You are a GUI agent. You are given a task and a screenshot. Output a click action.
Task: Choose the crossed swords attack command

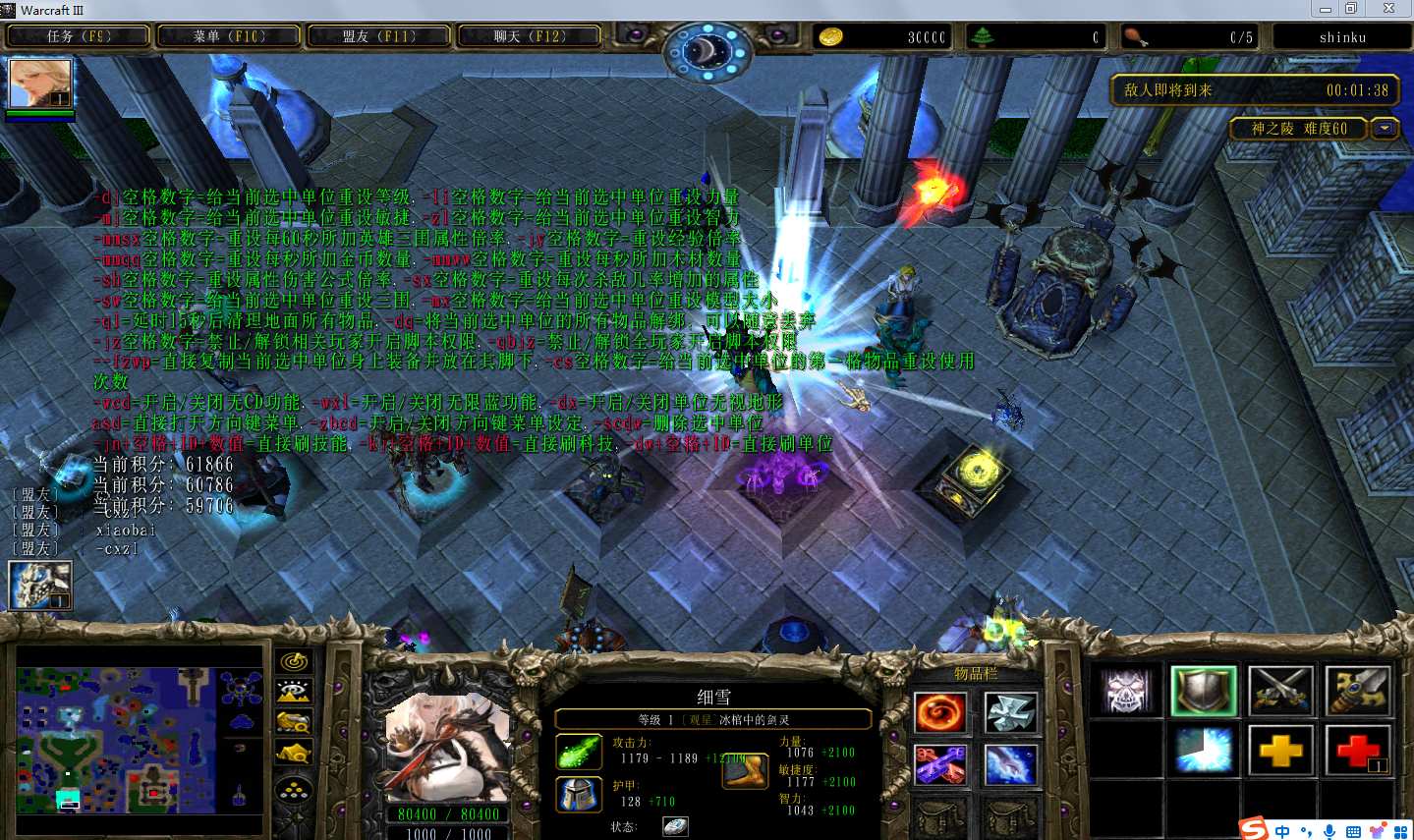pos(1280,691)
